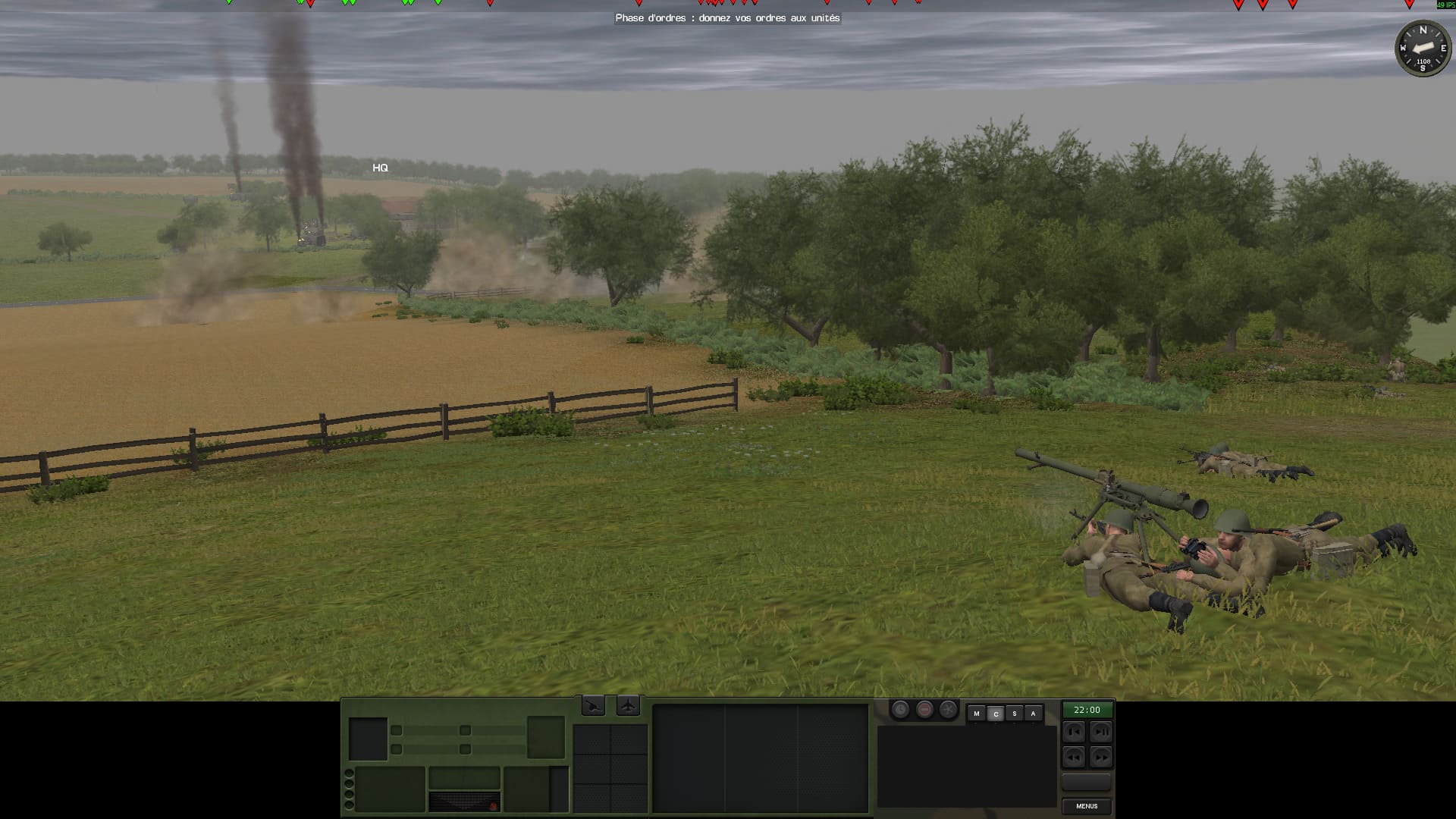
Task: Click the round crossed-lines button
Action: point(949,710)
